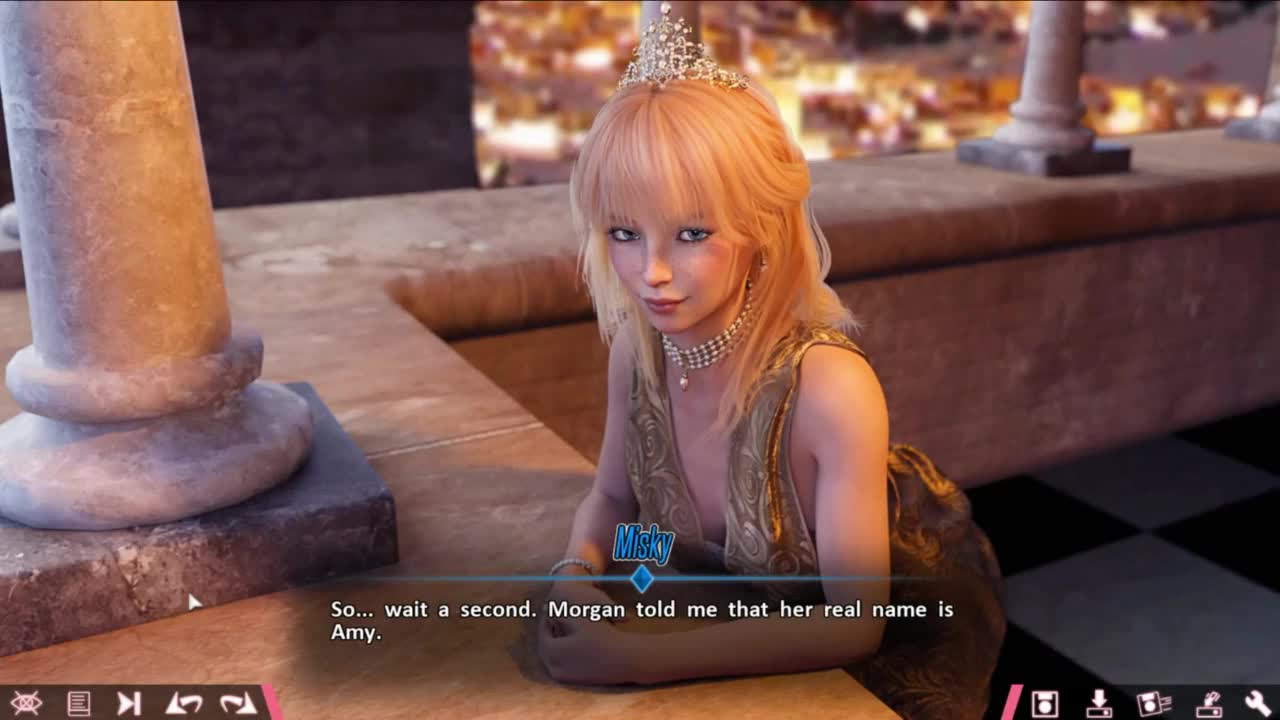Quick save with the speeding floppy icon
Image resolution: width=1280 pixels, height=720 pixels.
click(1153, 703)
